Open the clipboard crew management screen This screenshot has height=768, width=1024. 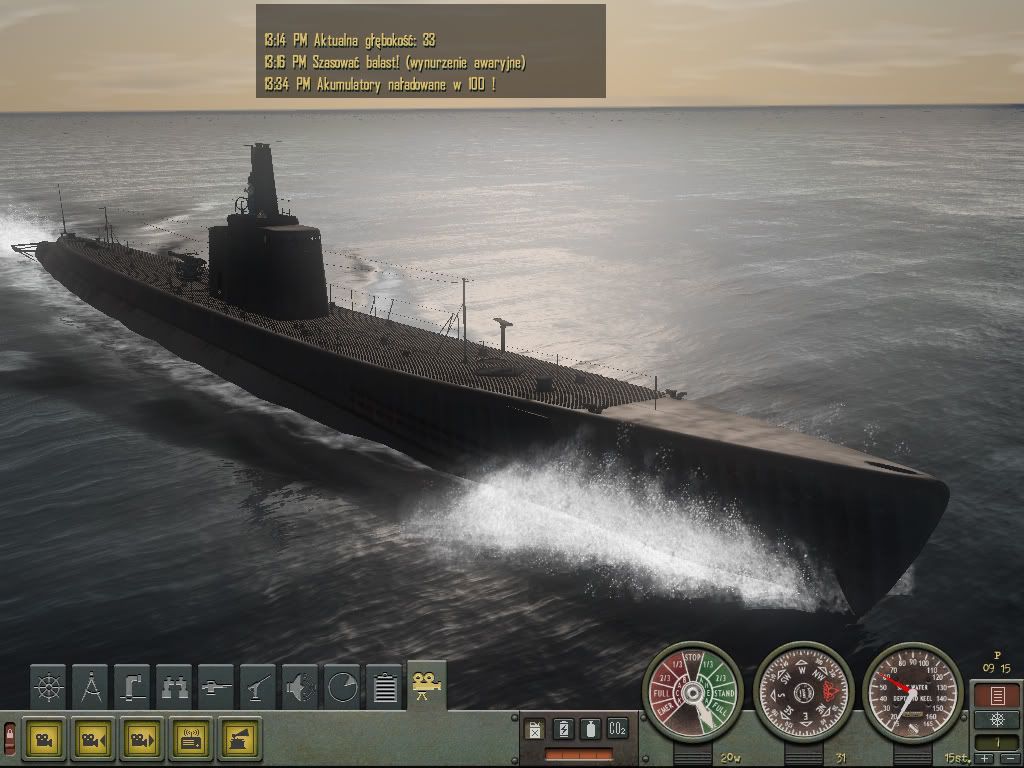pyautogui.click(x=384, y=686)
